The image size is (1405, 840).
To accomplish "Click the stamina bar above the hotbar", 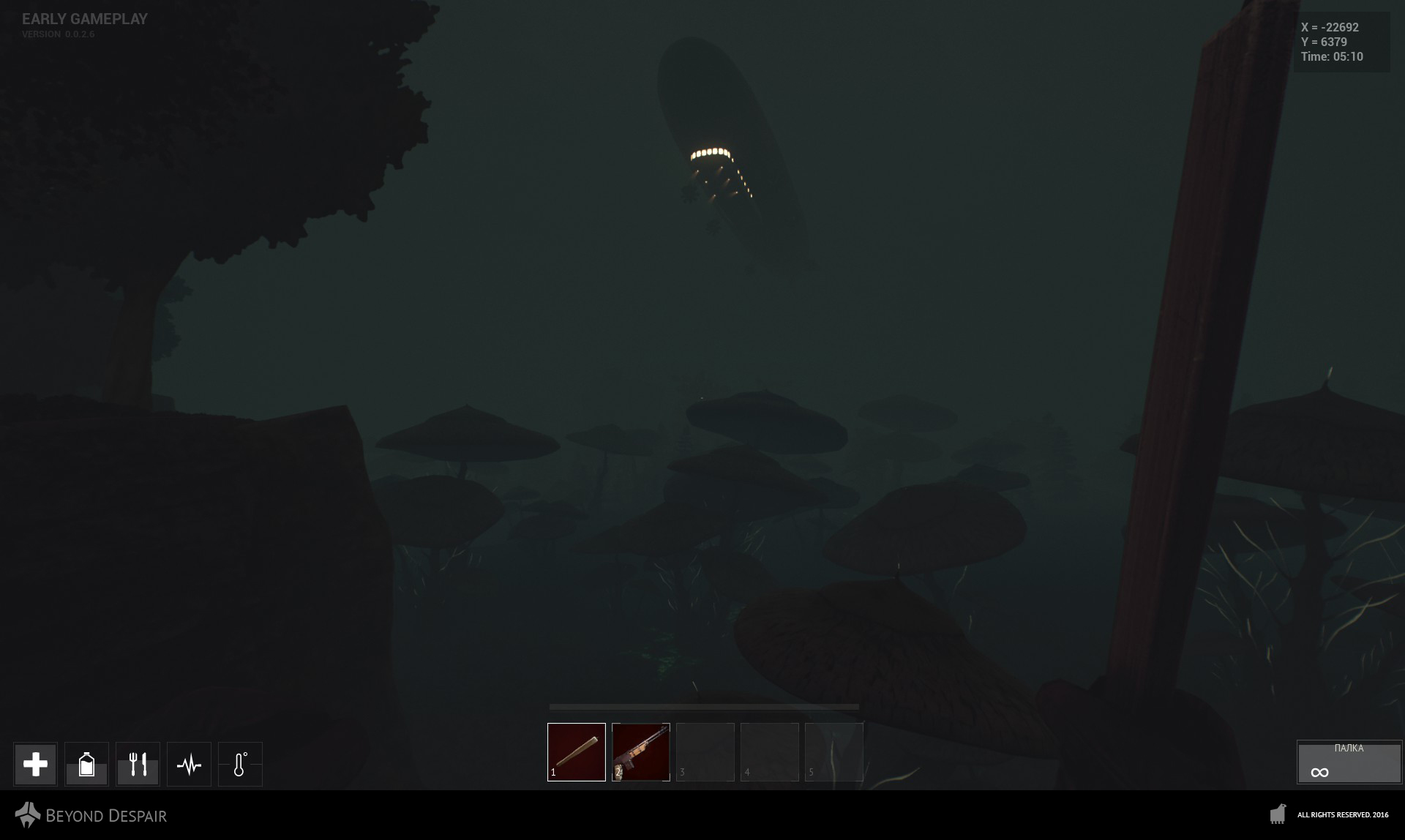I will (702, 706).
